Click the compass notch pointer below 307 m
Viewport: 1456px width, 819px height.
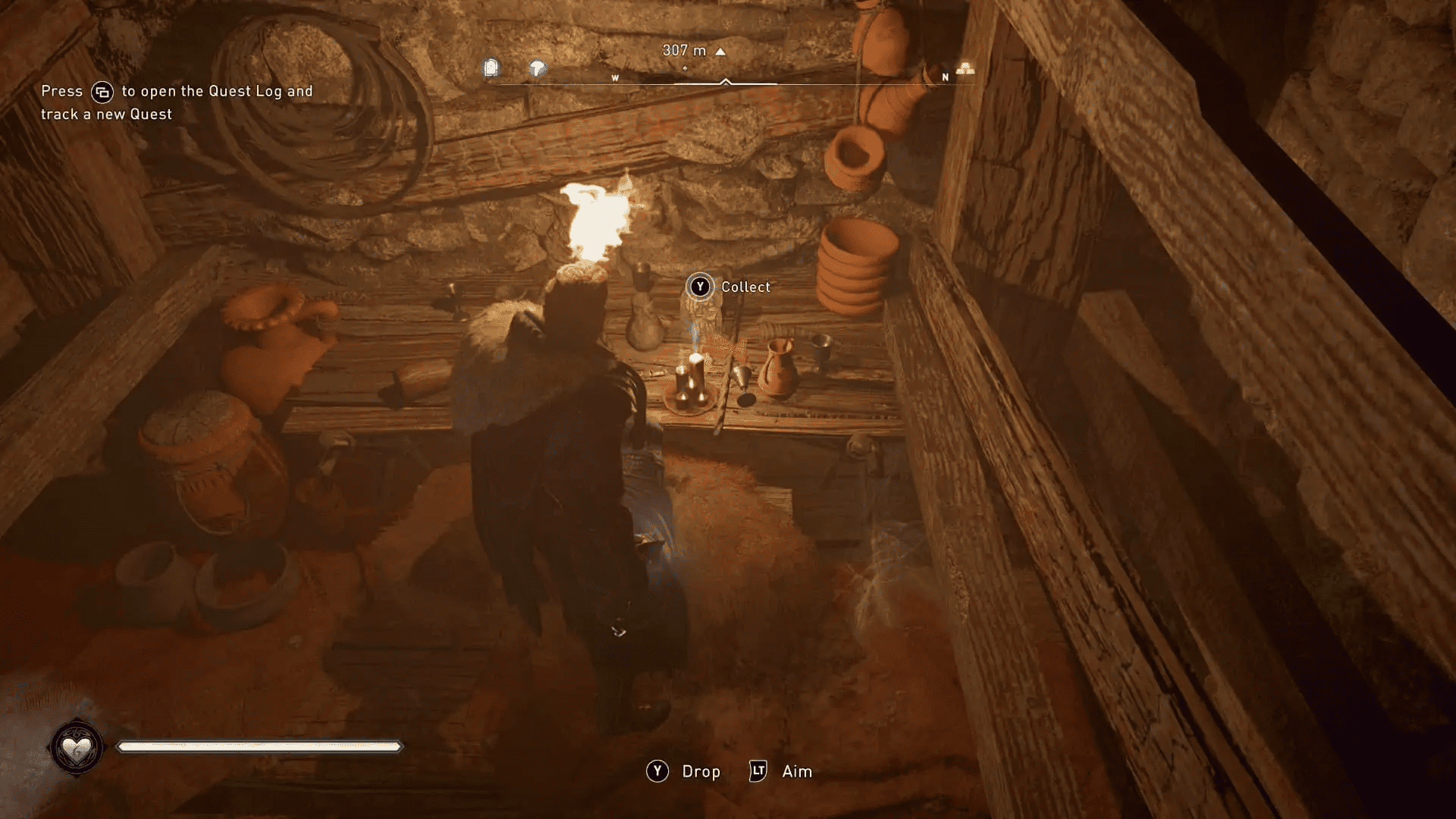tap(726, 80)
